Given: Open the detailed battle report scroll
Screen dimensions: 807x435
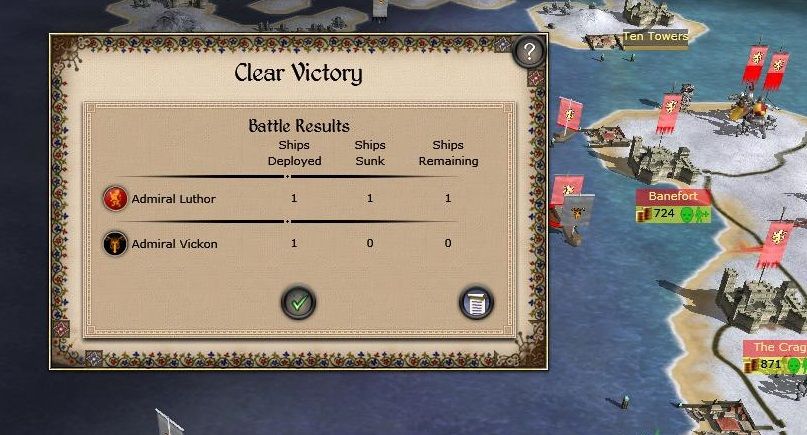Looking at the screenshot, I should [x=476, y=302].
